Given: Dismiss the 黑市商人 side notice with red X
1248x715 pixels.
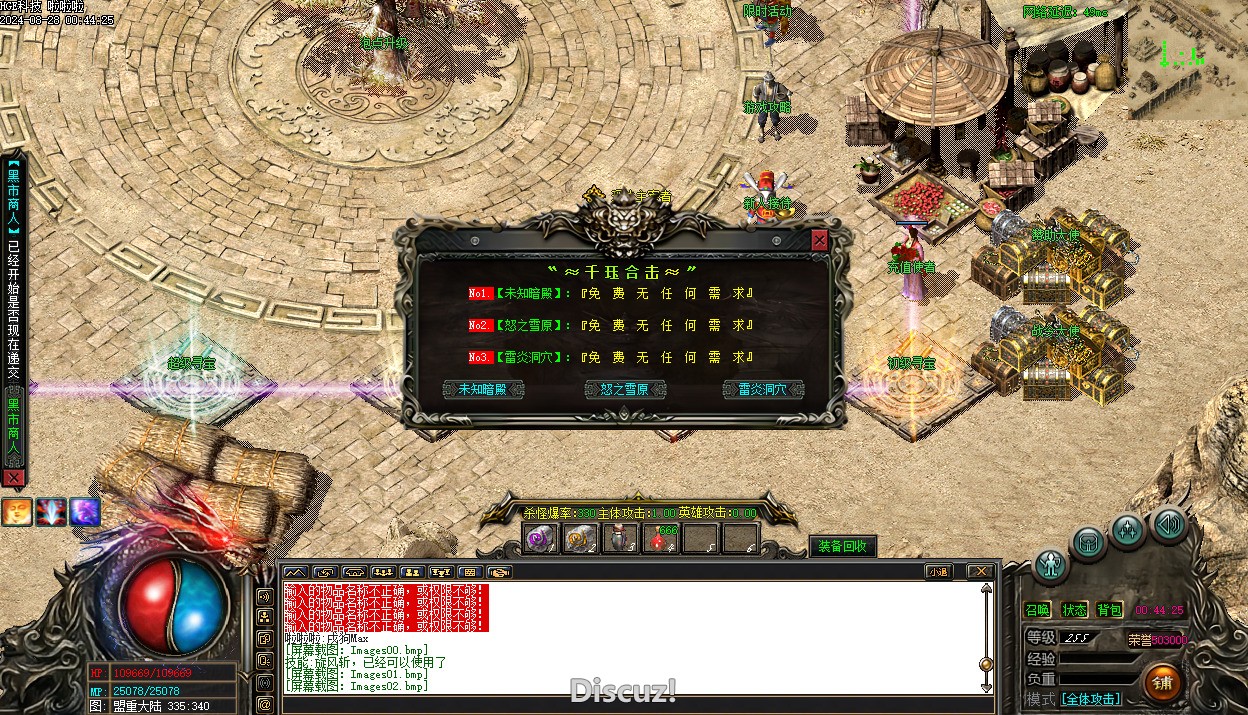Looking at the screenshot, I should pos(13,478).
